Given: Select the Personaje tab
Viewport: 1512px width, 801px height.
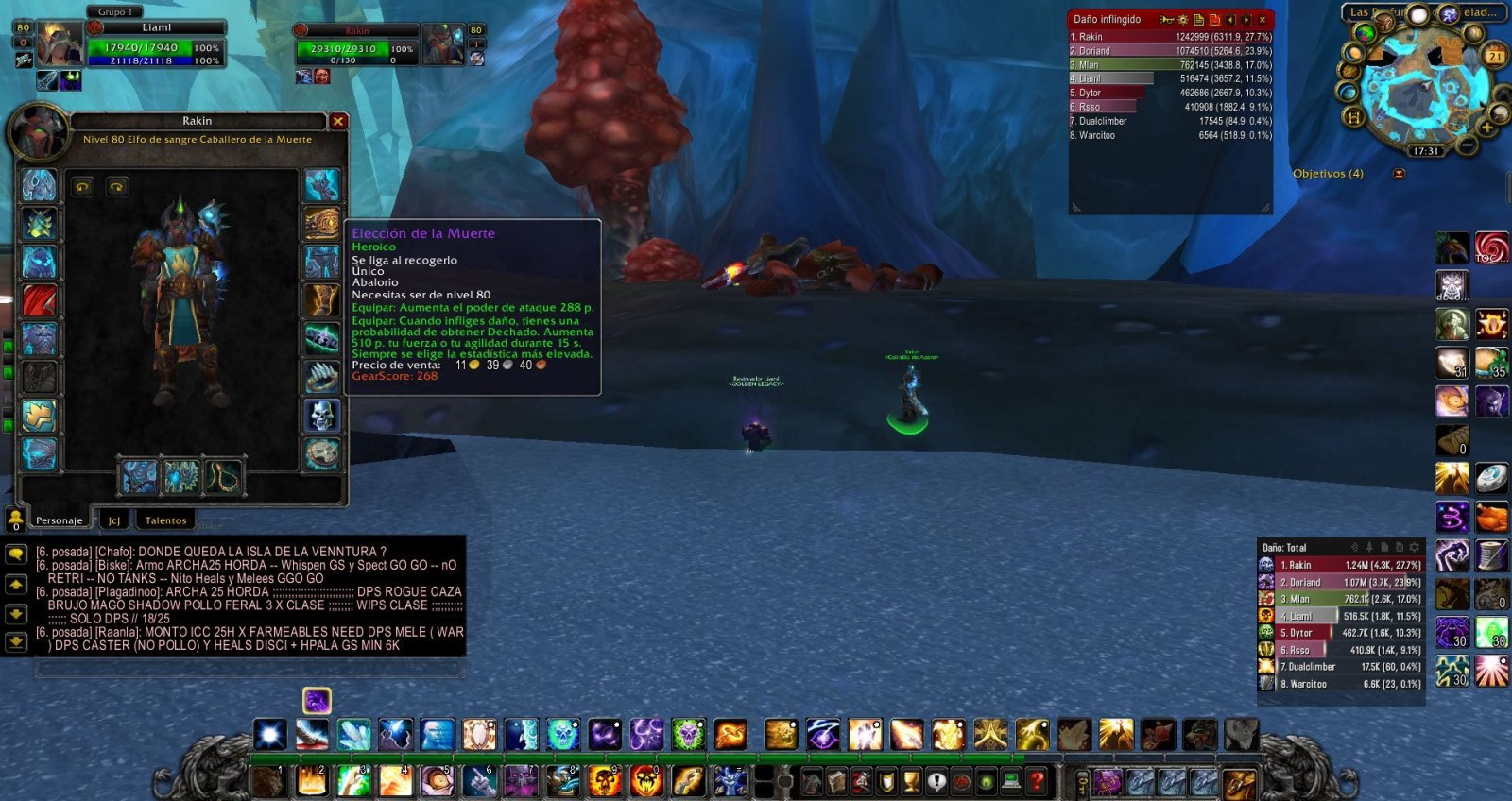Looking at the screenshot, I should [x=59, y=520].
